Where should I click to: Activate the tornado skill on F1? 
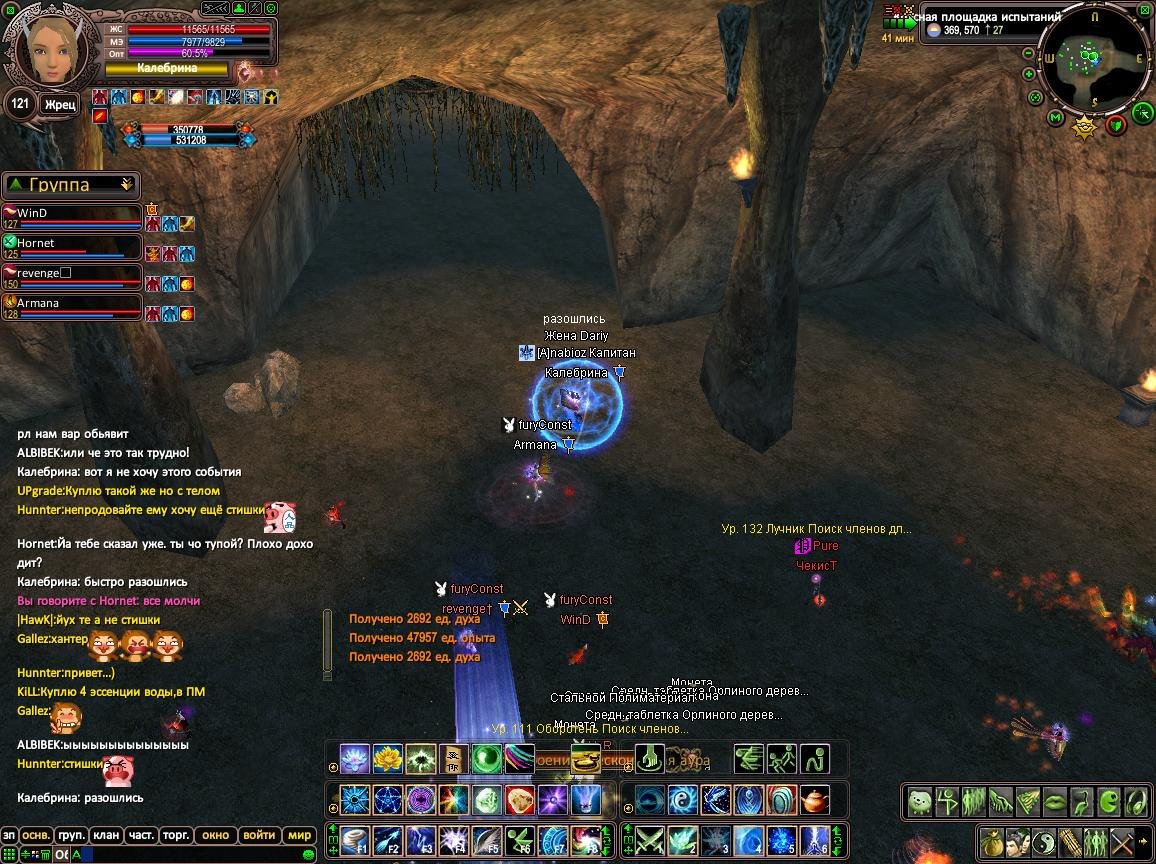355,839
